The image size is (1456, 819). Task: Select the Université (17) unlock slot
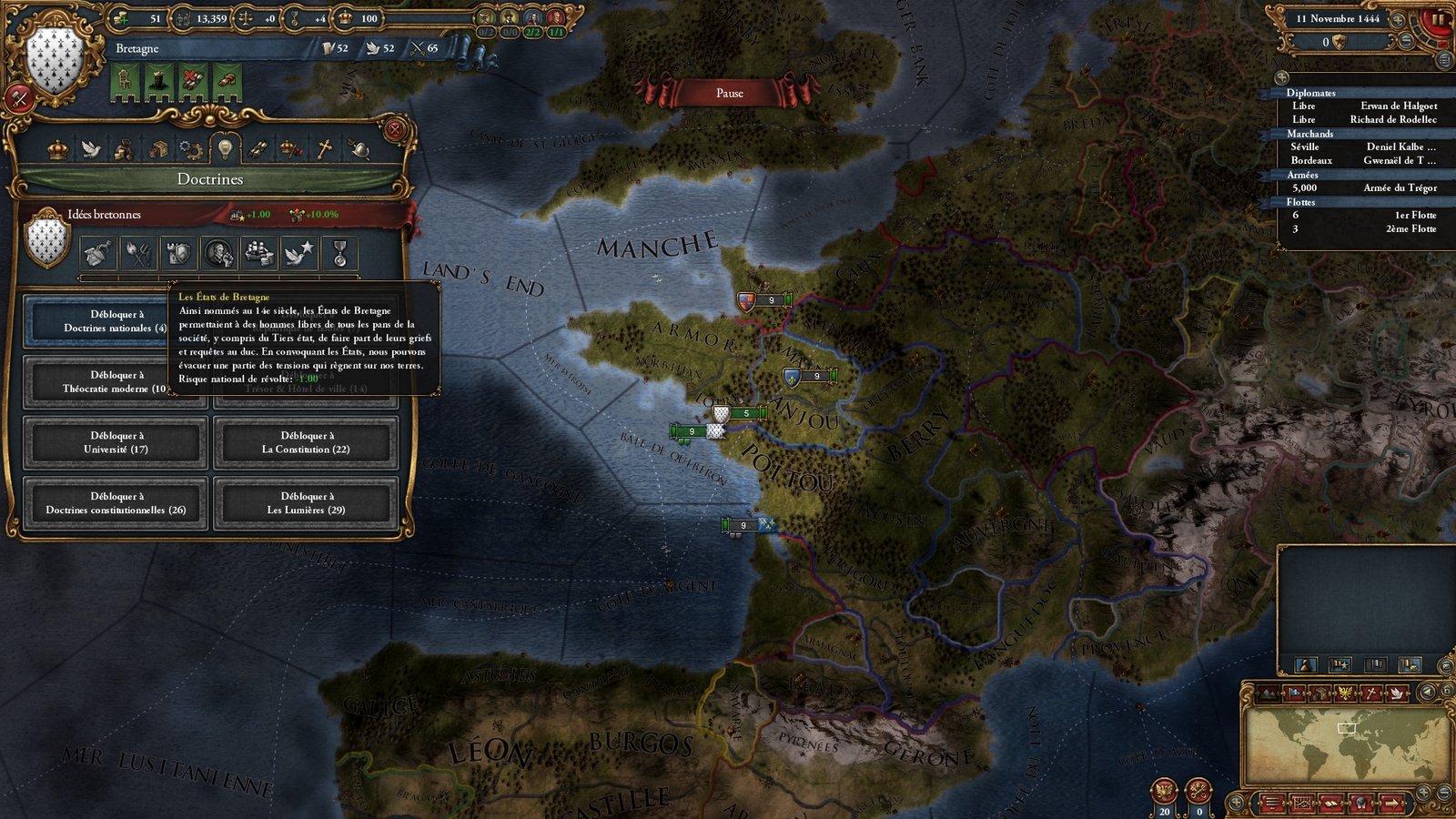pyautogui.click(x=116, y=442)
